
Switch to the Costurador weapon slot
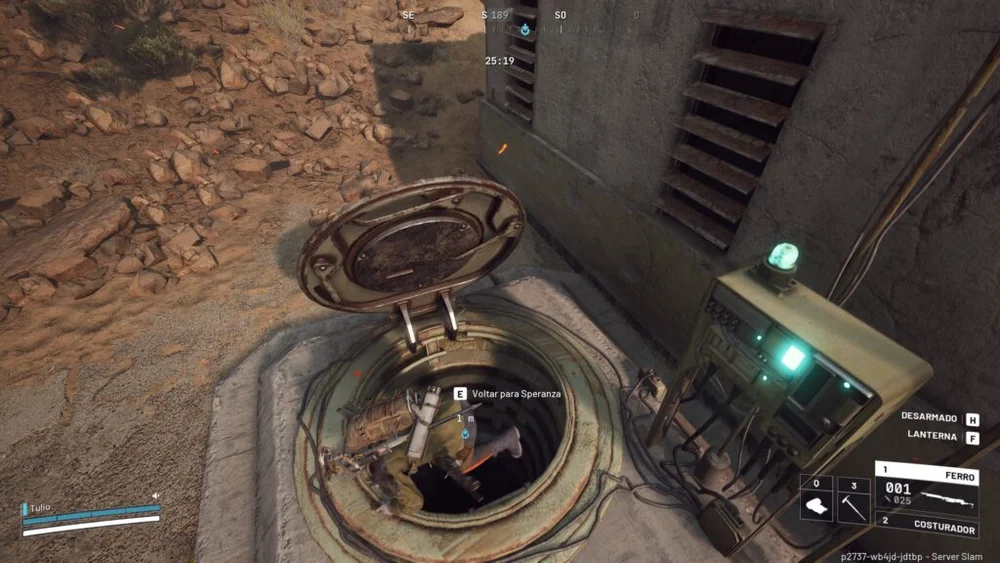click(926, 523)
